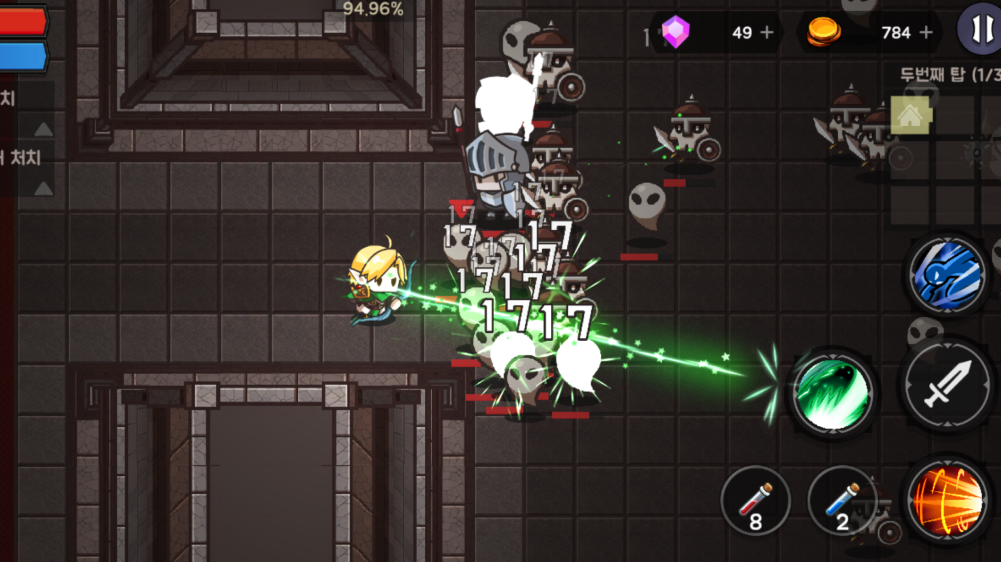Pause the game
This screenshot has width=1001, height=562.
[x=978, y=29]
